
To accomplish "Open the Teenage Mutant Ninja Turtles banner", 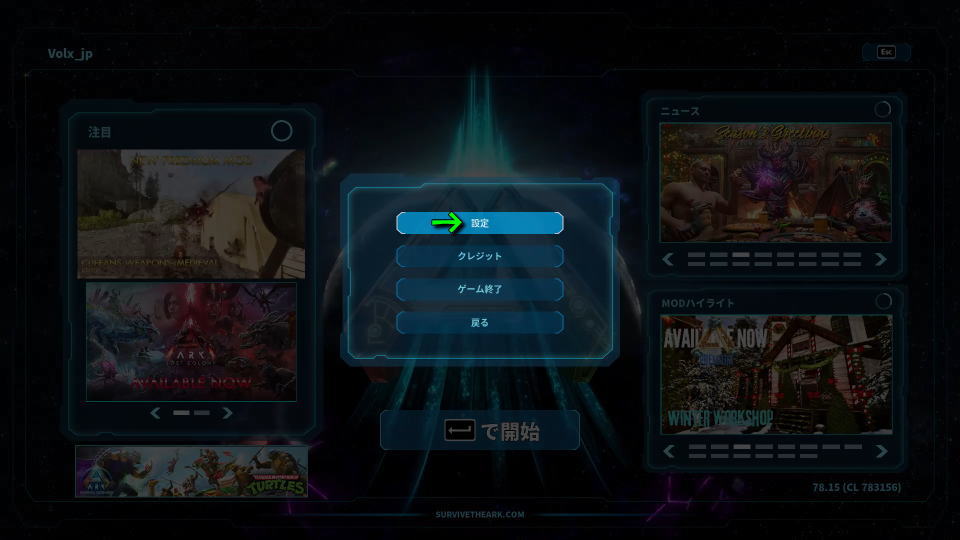I will point(191,472).
